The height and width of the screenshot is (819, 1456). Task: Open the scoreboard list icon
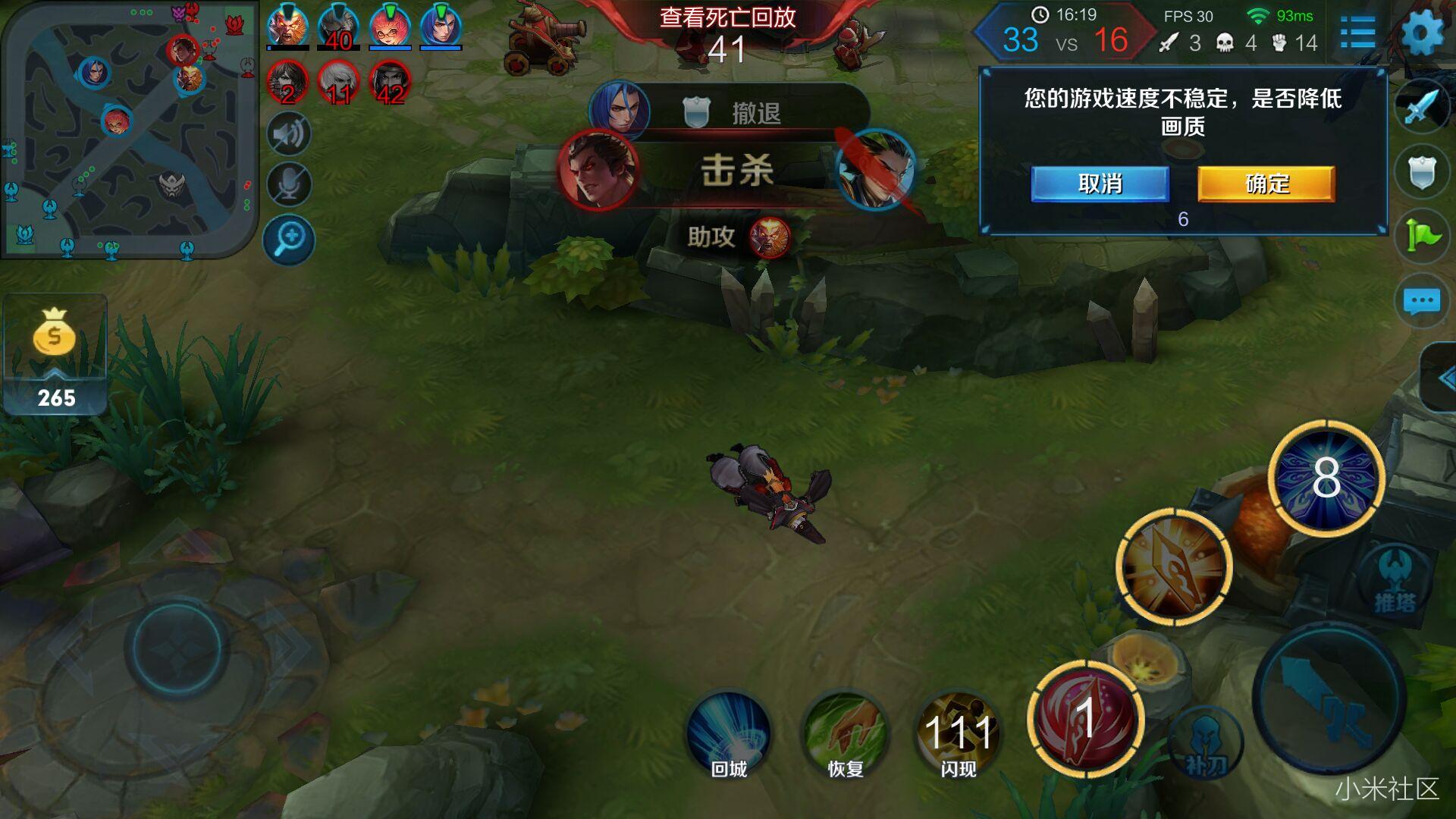pos(1357,33)
